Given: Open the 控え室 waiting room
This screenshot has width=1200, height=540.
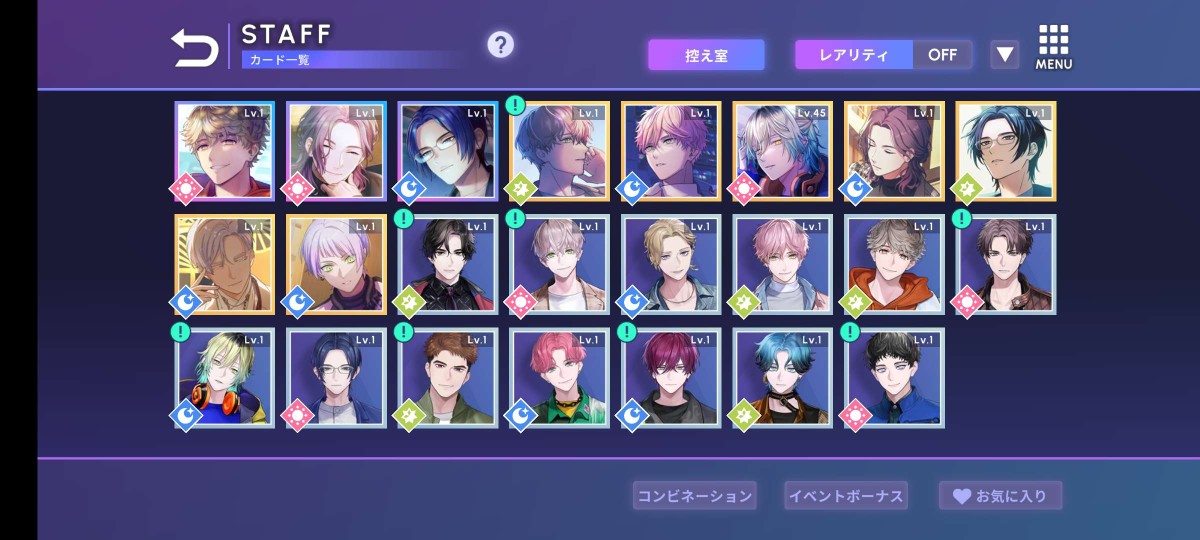Looking at the screenshot, I should point(706,55).
